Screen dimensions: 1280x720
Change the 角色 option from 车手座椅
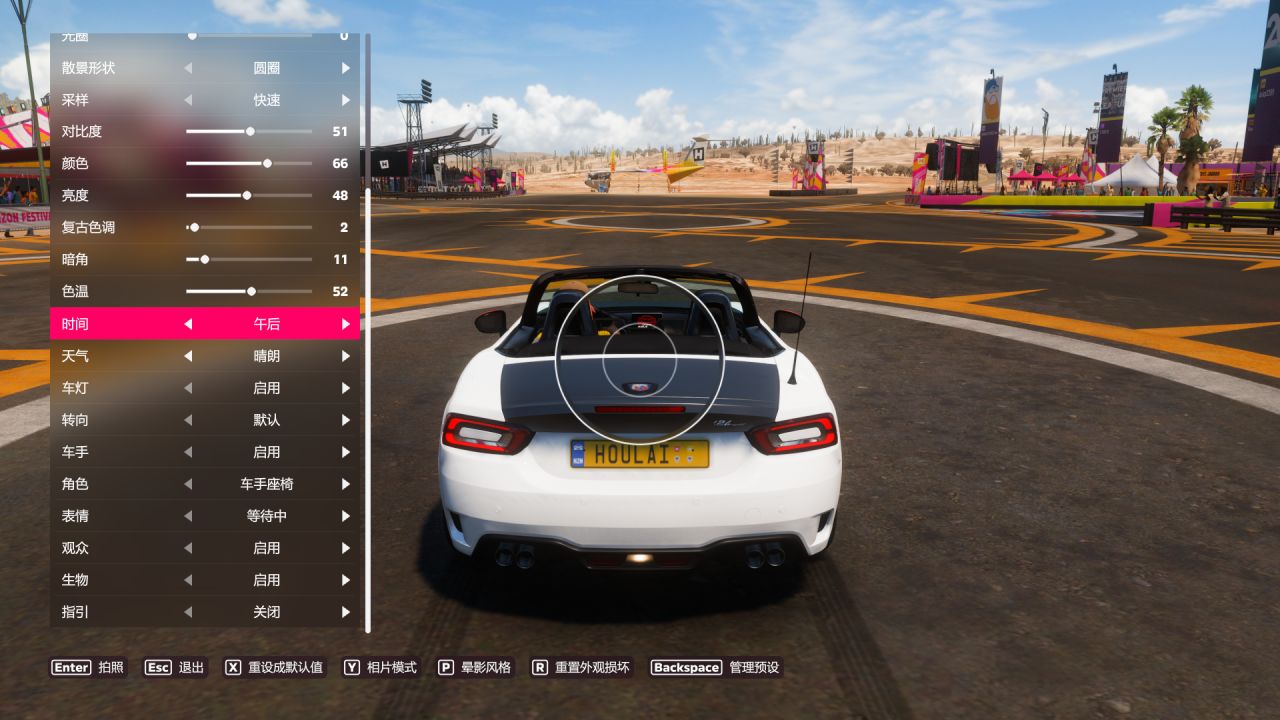[346, 484]
